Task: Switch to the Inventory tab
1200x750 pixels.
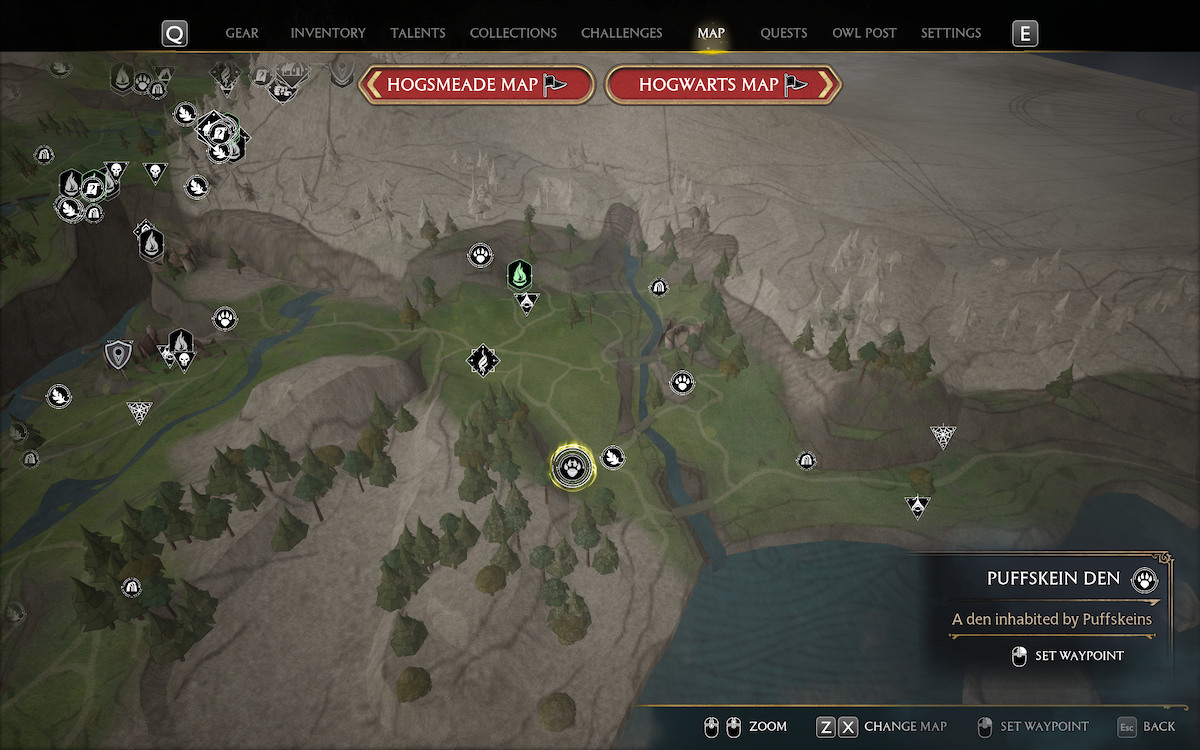Action: tap(328, 33)
